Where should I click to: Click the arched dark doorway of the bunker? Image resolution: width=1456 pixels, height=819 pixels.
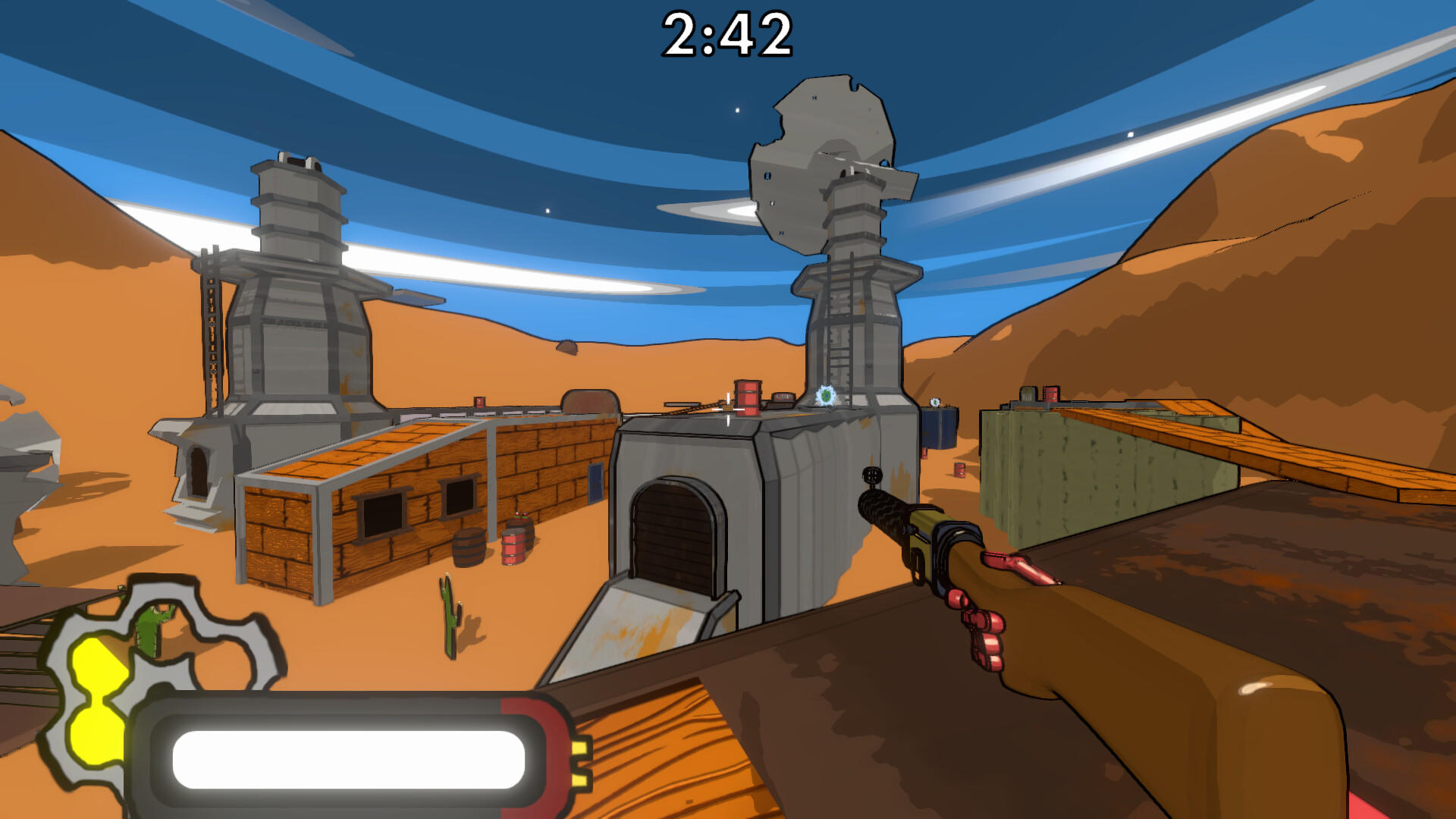(677, 531)
